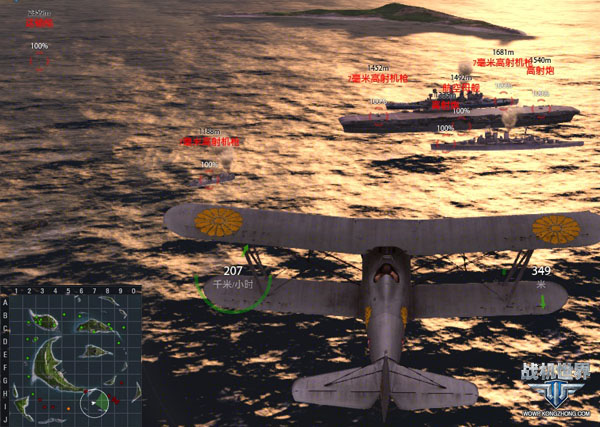This screenshot has height=427, width=600.
Task: Click the game logo watermark
Action: (555, 385)
